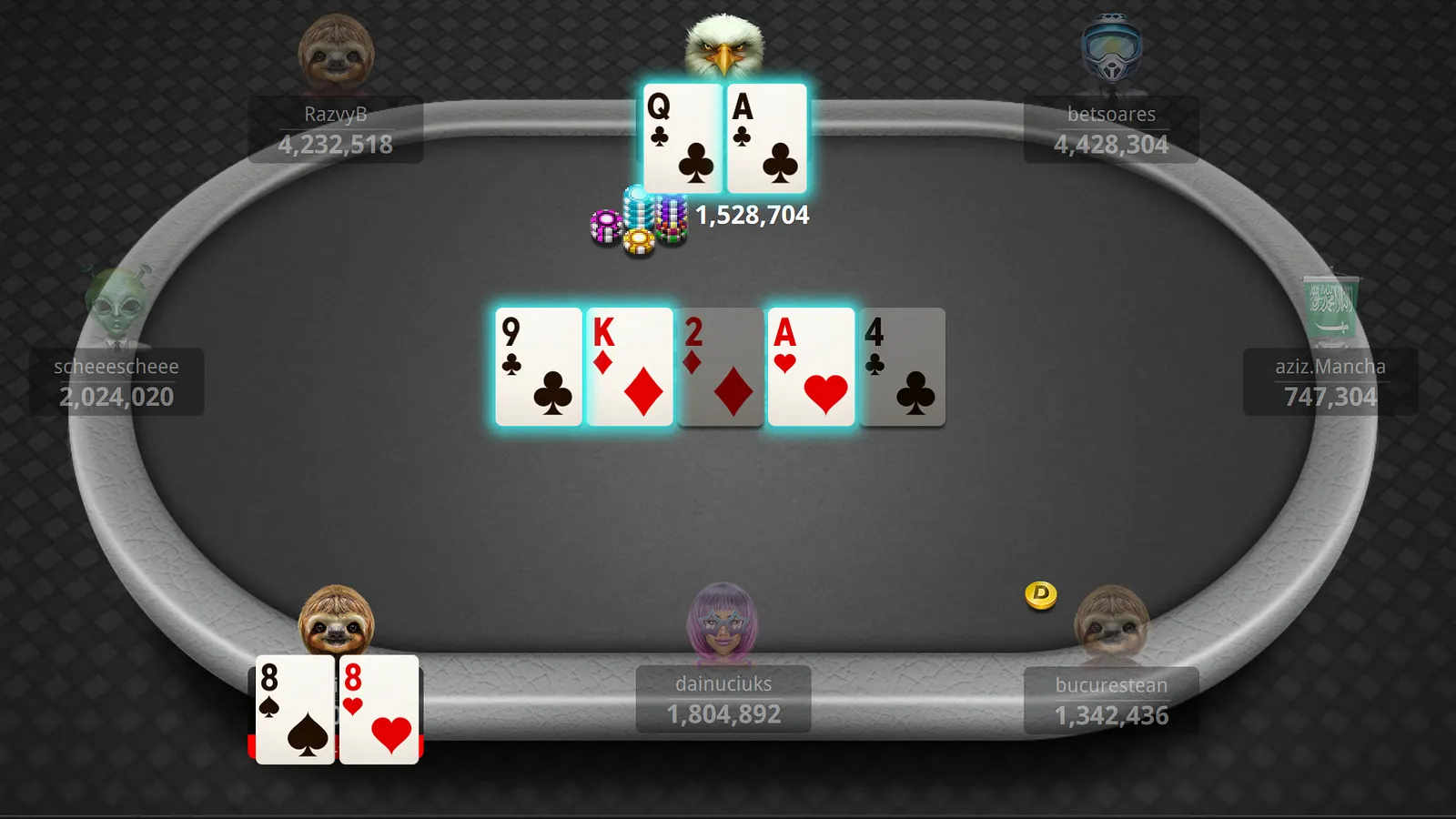Select the Queen of clubs hole card

coord(682,138)
